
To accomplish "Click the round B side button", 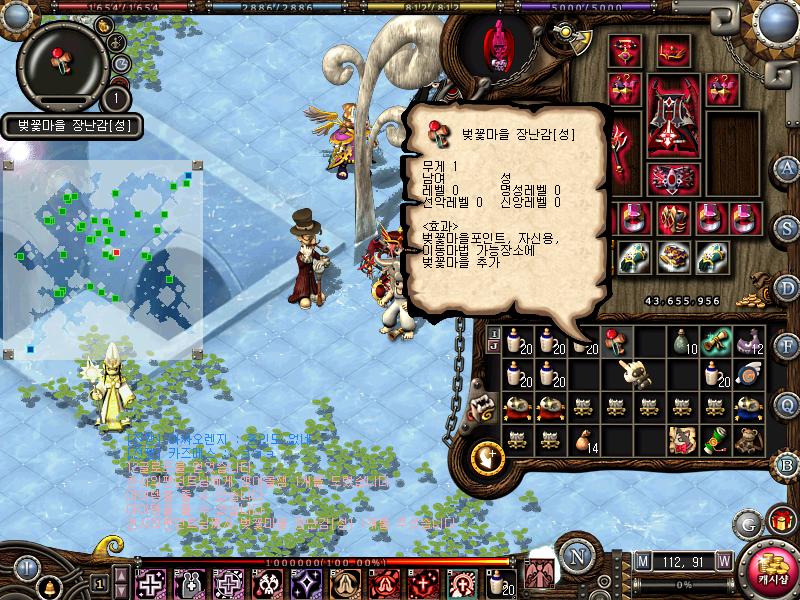I will point(787,464).
